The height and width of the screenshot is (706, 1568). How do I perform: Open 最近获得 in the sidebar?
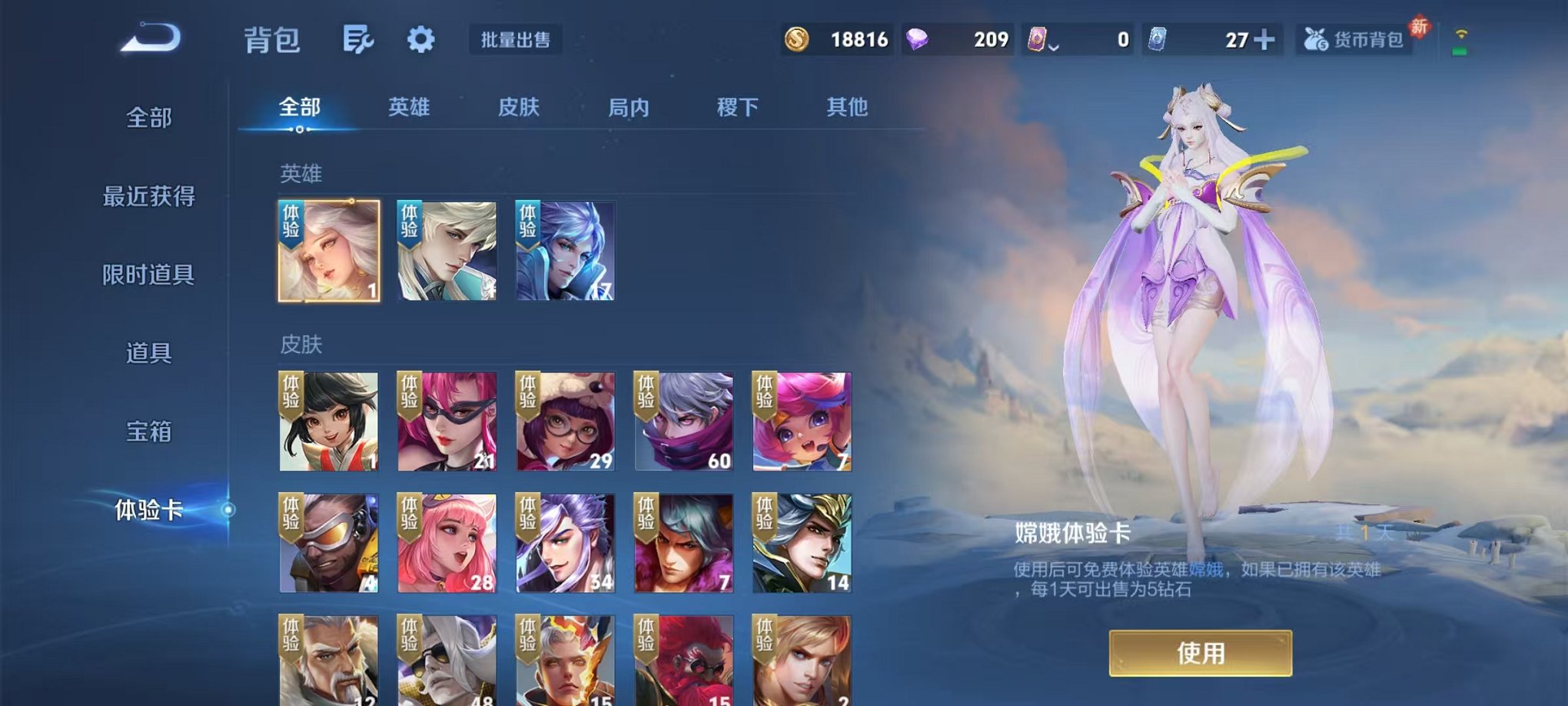148,197
